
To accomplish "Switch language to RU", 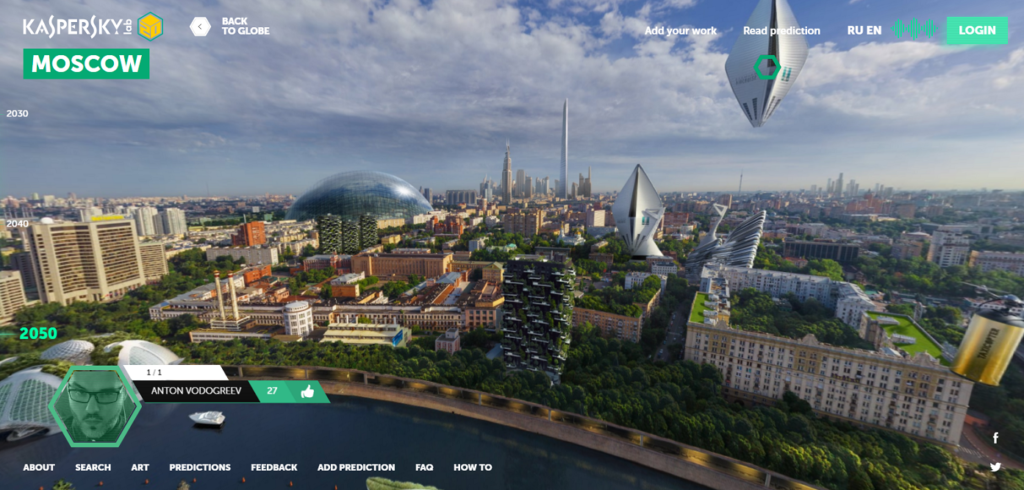I will pyautogui.click(x=855, y=30).
